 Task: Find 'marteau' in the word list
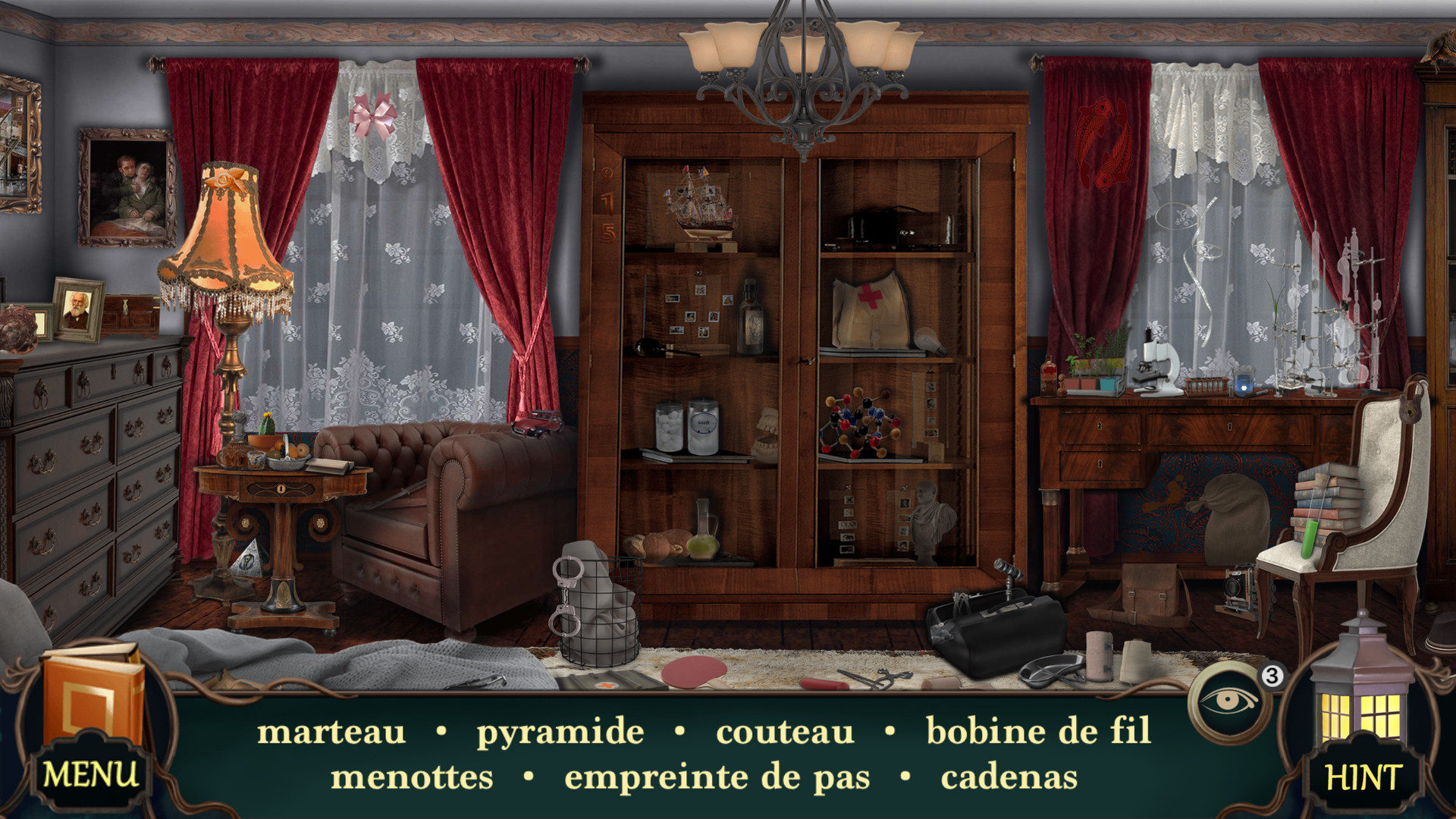(x=332, y=732)
